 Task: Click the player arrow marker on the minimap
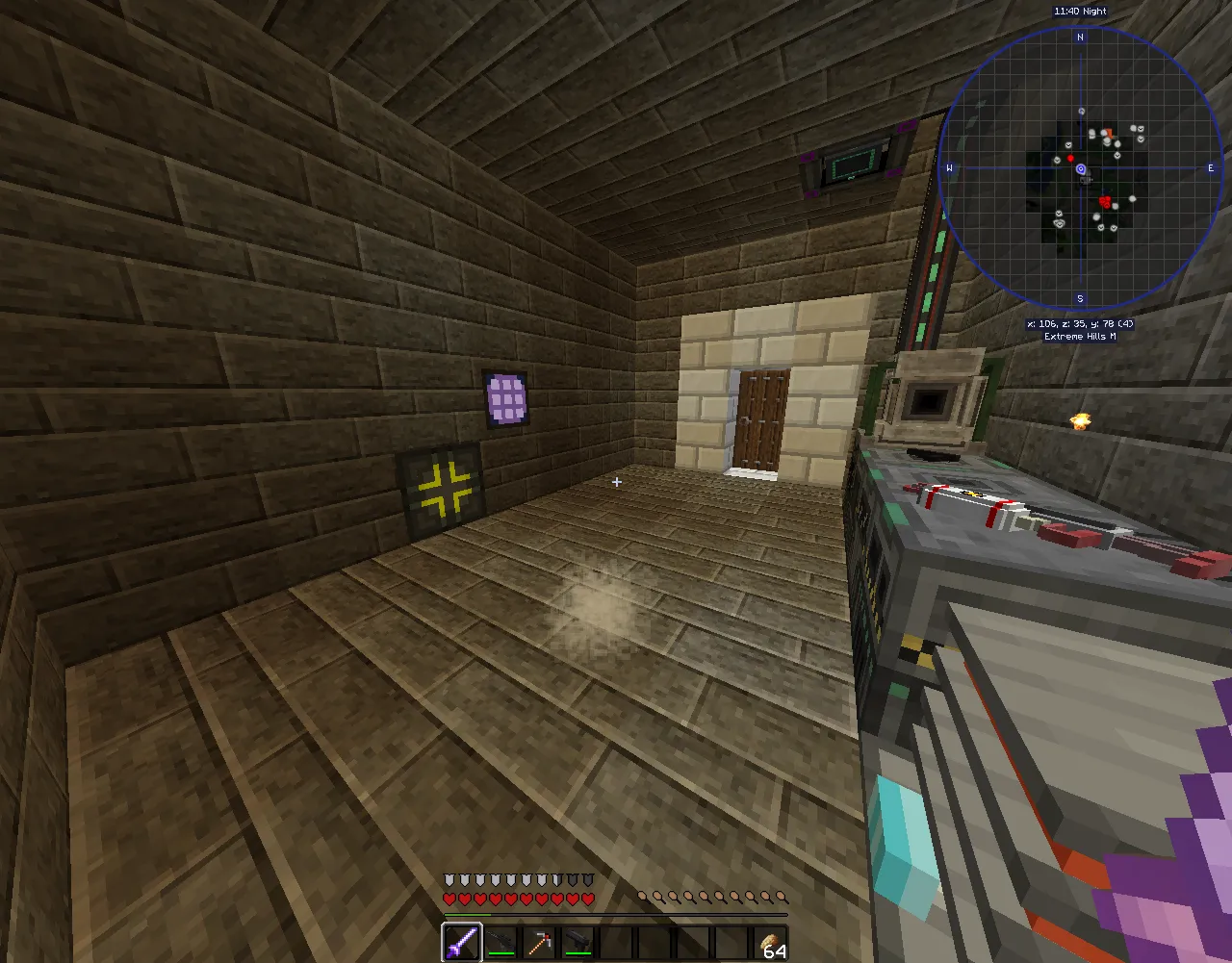(1081, 166)
